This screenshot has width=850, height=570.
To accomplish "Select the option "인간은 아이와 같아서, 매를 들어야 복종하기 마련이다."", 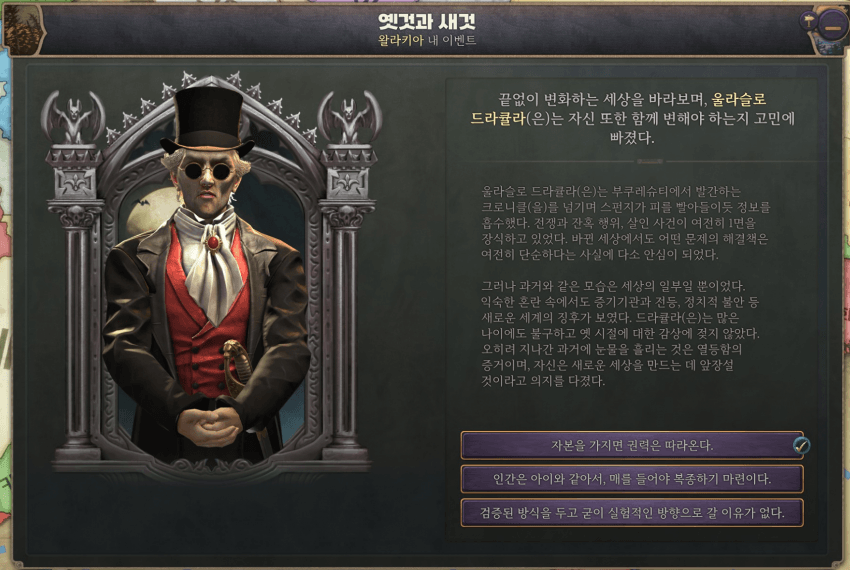I will click(632, 479).
